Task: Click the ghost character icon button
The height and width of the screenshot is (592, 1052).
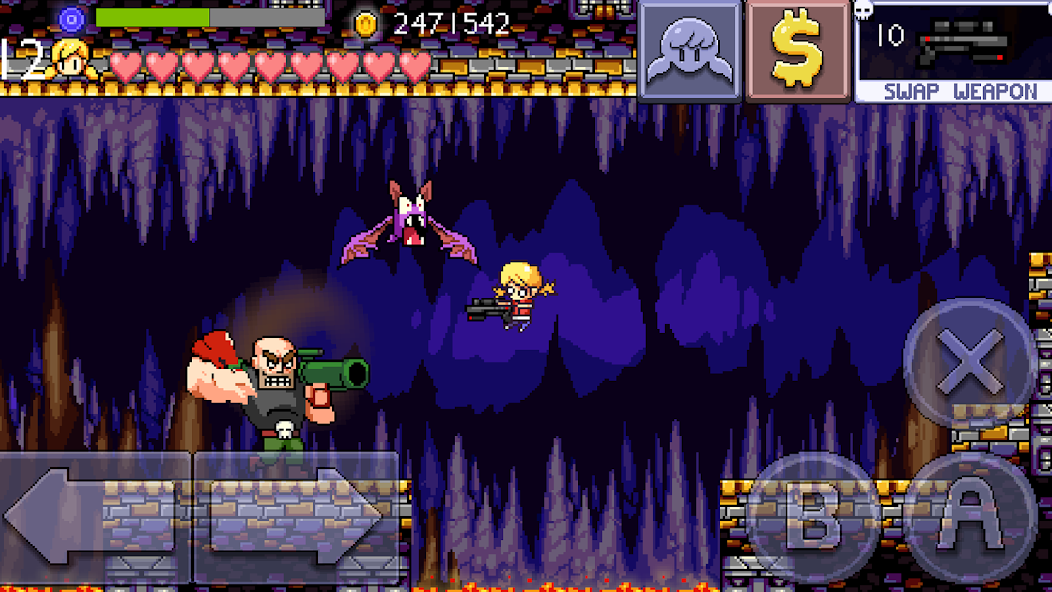Action: pos(690,50)
